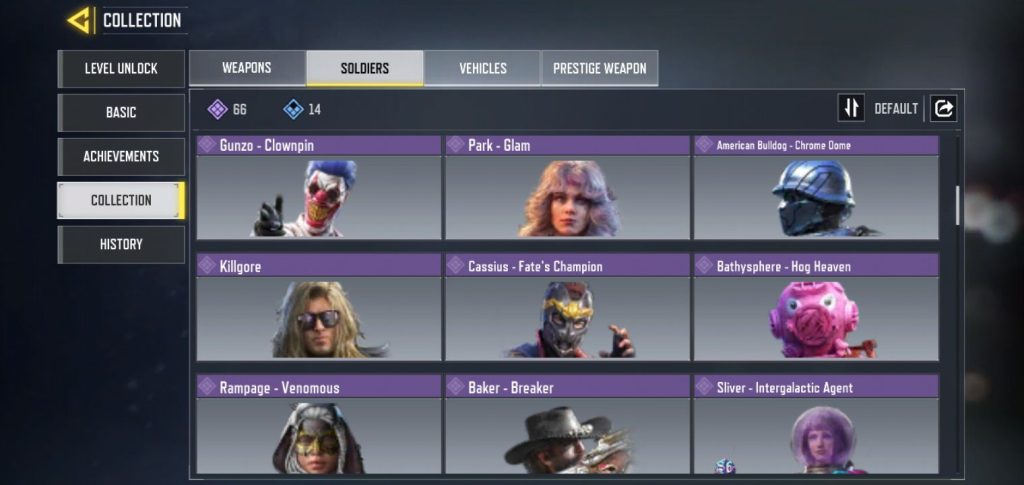Select American Bulldog - Chrome Dome card
Screen dimensions: 1024x485
[816, 188]
